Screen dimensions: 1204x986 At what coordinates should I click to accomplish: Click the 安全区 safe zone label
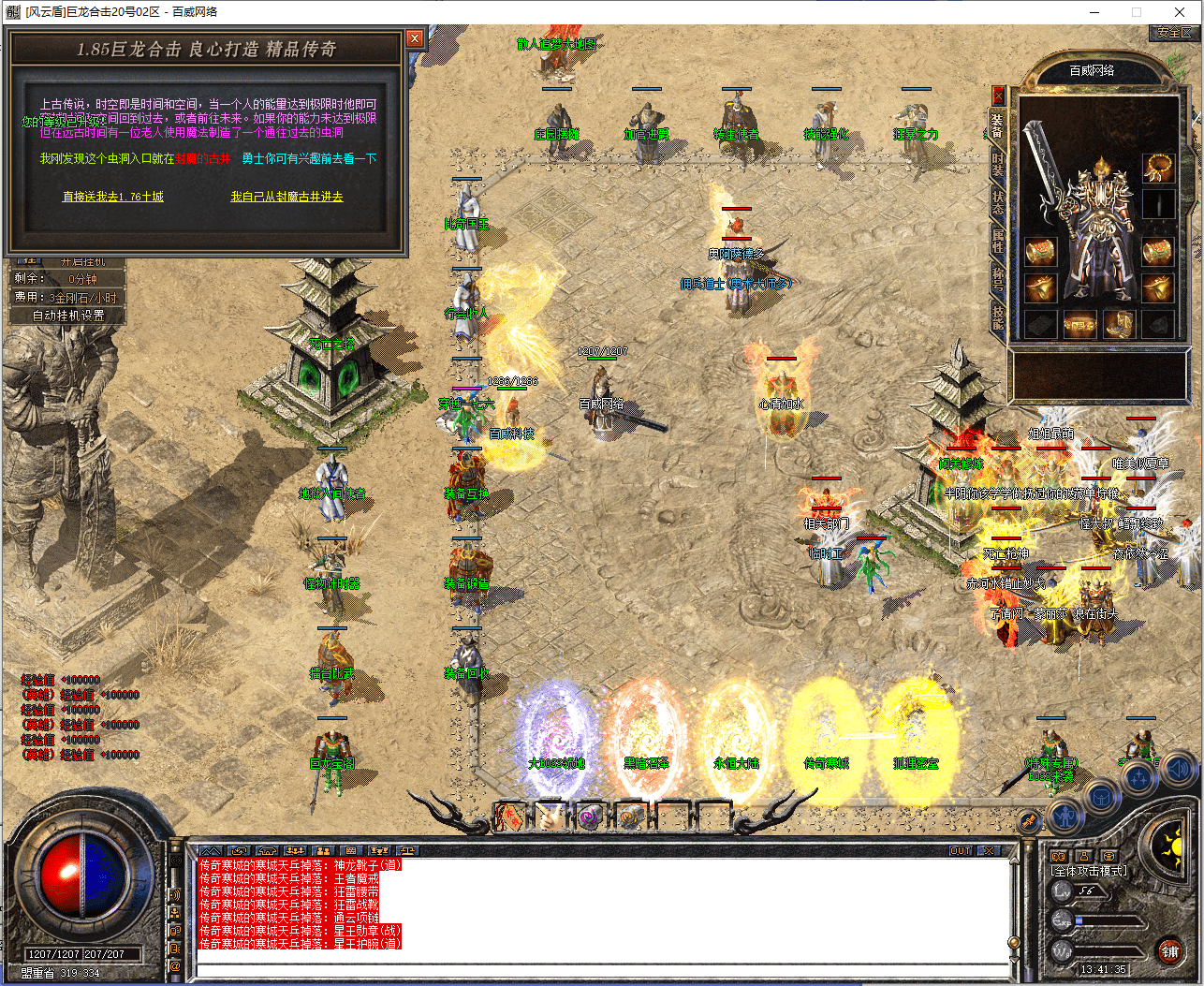(x=1174, y=33)
